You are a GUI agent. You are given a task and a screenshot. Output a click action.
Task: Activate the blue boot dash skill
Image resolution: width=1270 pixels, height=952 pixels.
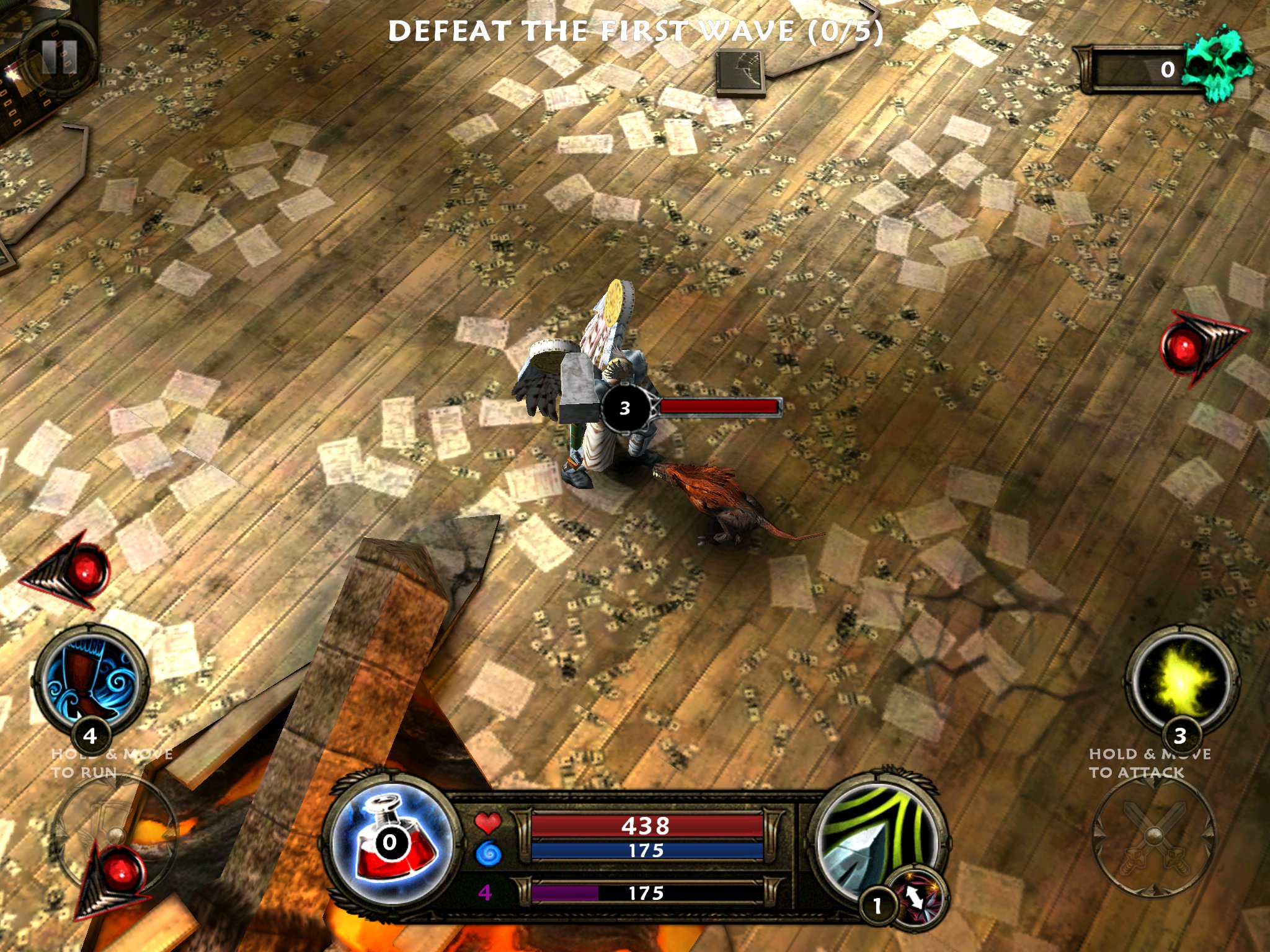91,677
